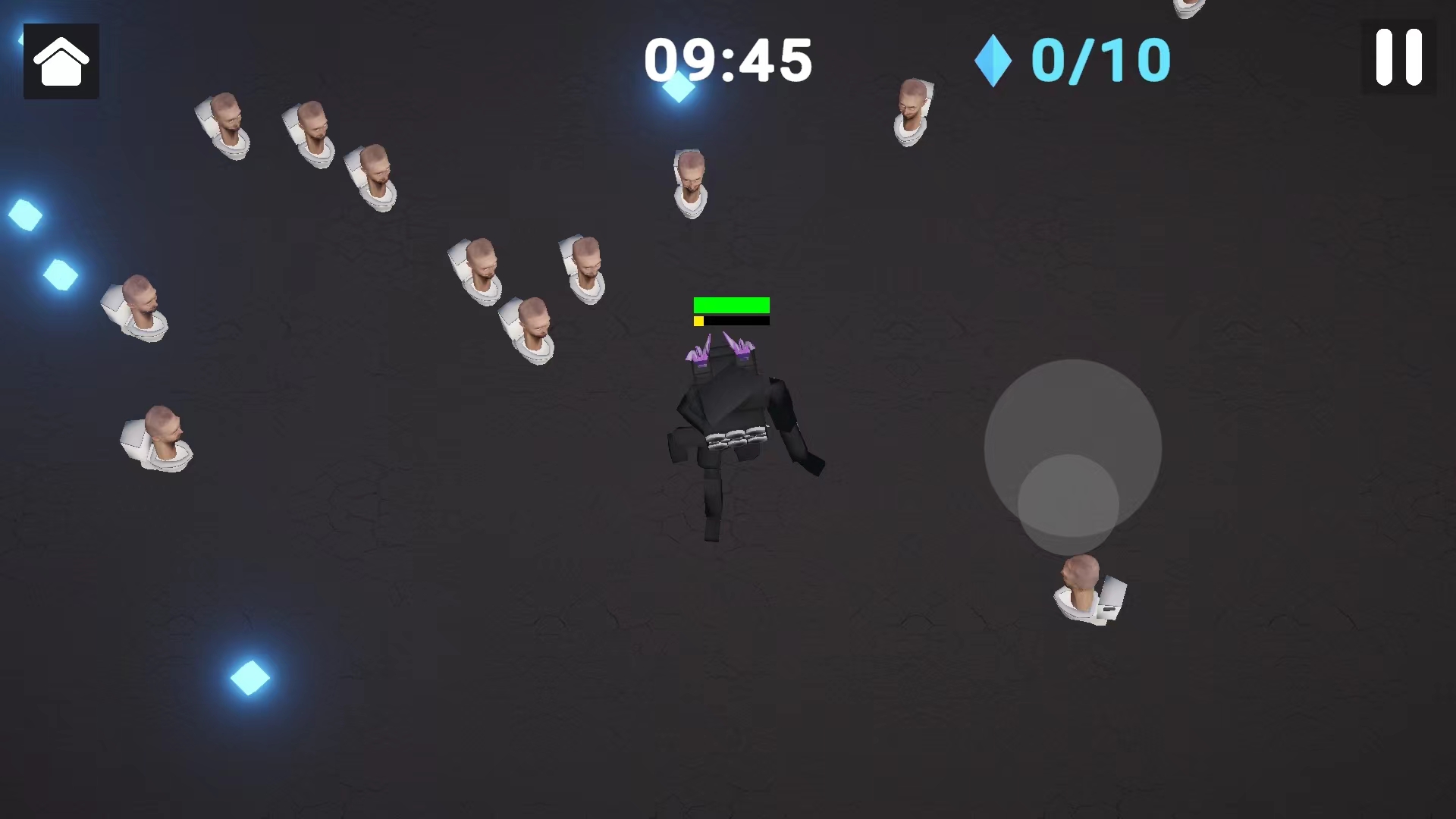Image resolution: width=1456 pixels, height=819 pixels.
Task: Tap the home icon to exit the level
Action: click(61, 61)
